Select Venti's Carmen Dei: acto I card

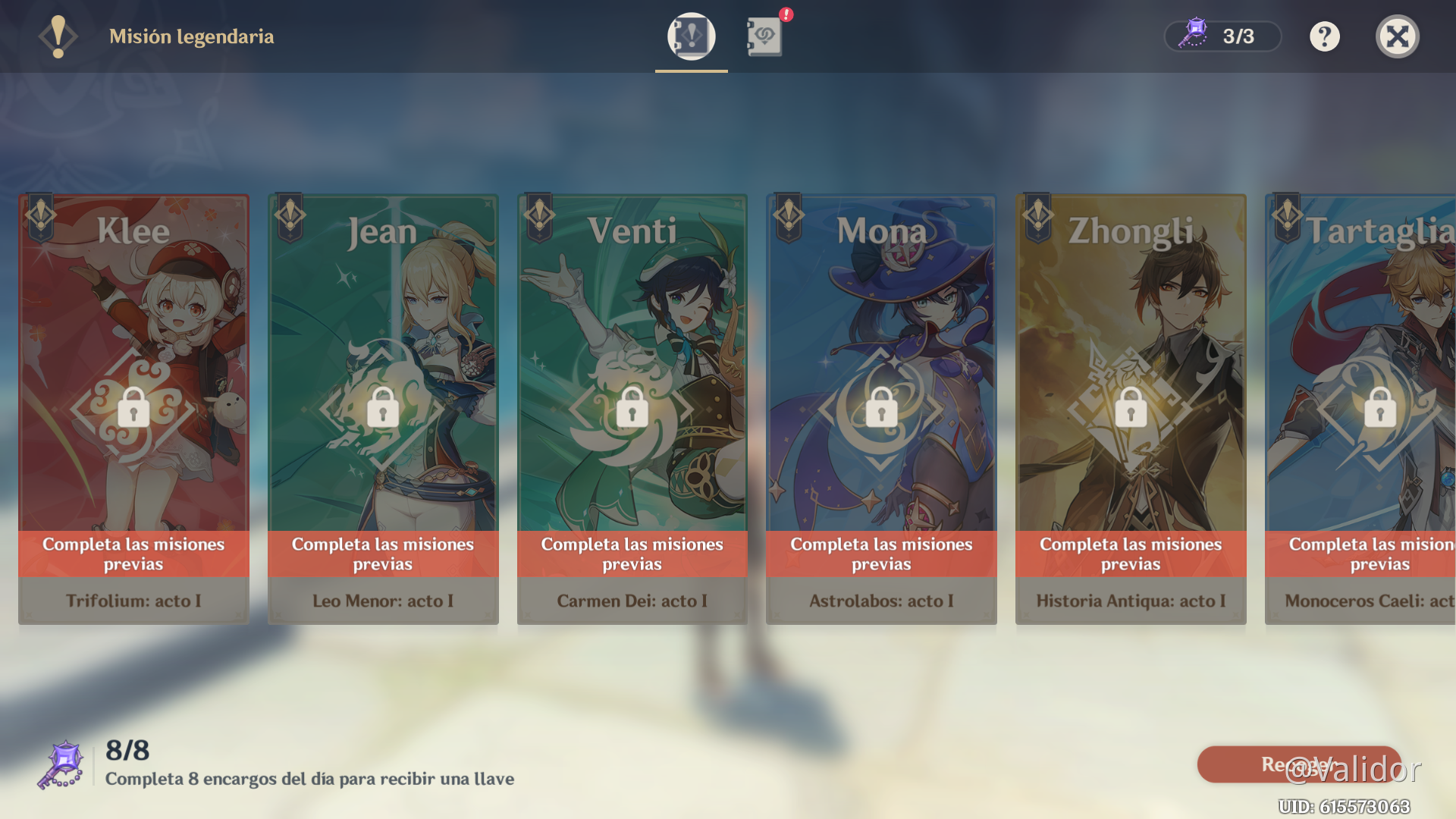pos(632,409)
